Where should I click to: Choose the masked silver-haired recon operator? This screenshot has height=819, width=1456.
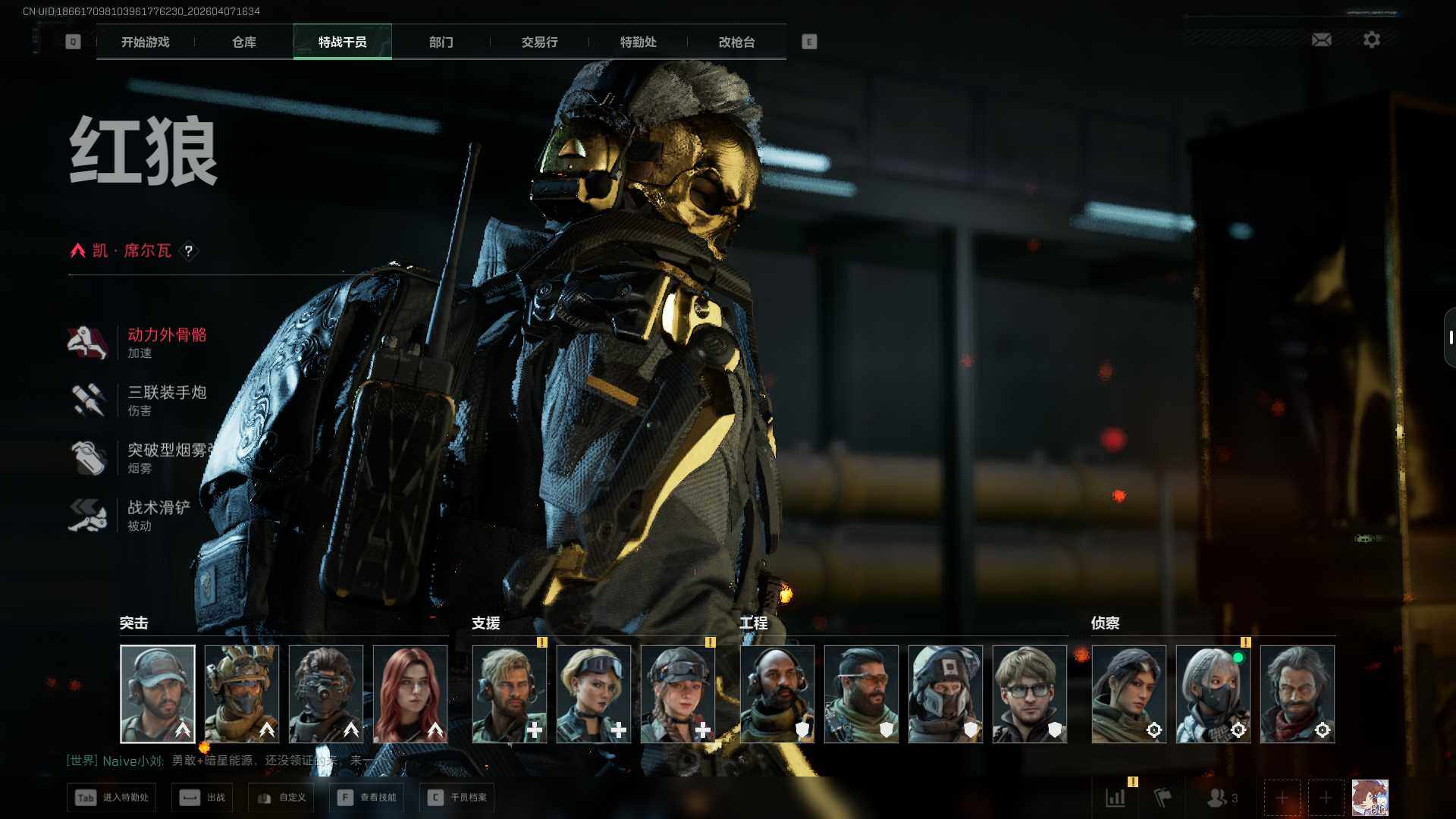1213,694
